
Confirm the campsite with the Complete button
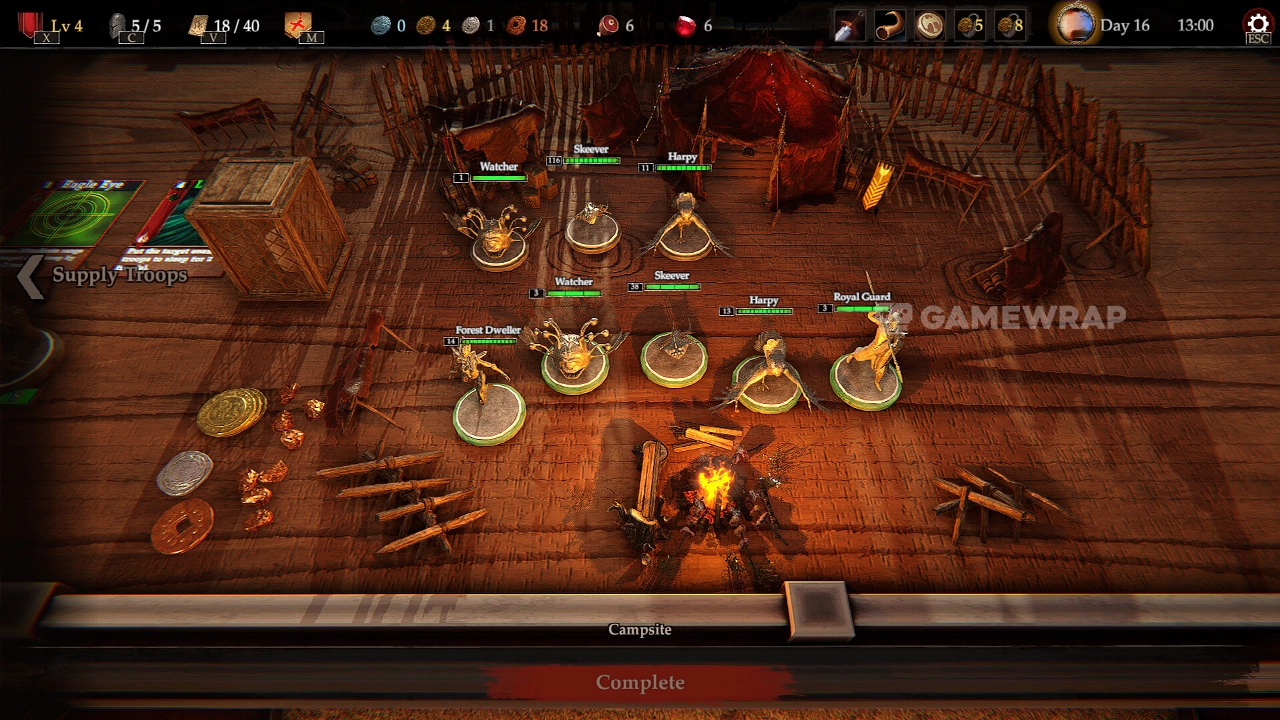640,683
